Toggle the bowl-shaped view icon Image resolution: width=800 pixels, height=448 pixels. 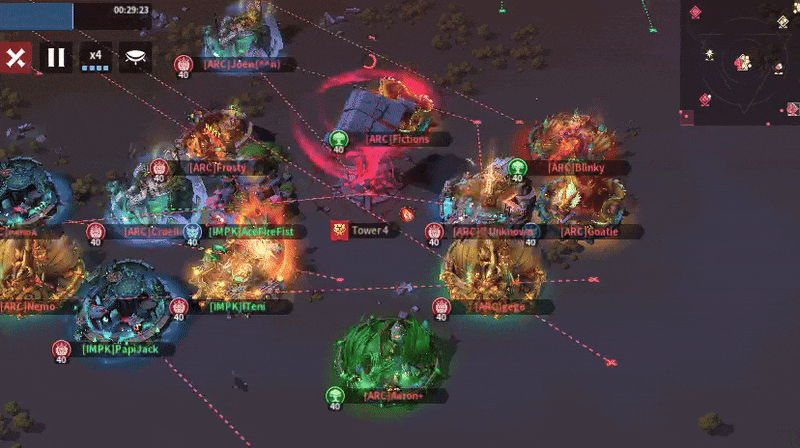point(135,57)
